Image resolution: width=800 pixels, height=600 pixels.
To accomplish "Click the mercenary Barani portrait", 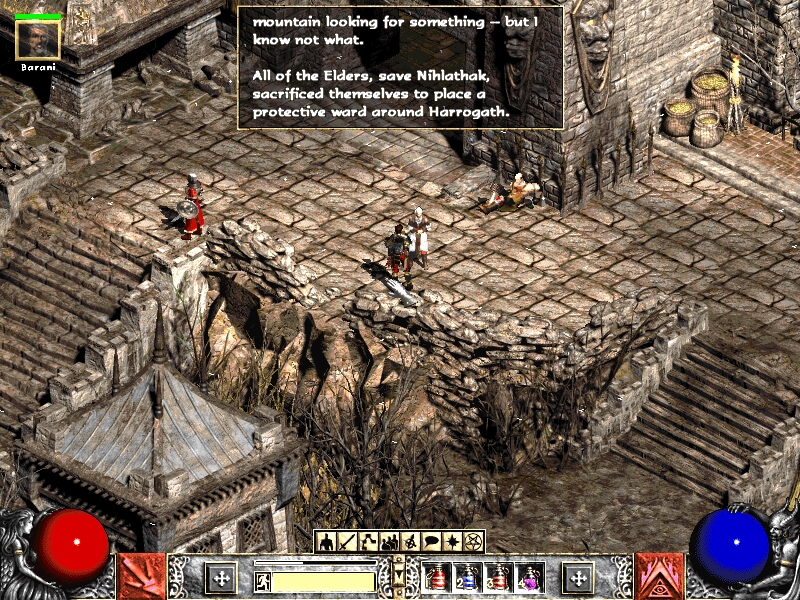I will pyautogui.click(x=39, y=39).
